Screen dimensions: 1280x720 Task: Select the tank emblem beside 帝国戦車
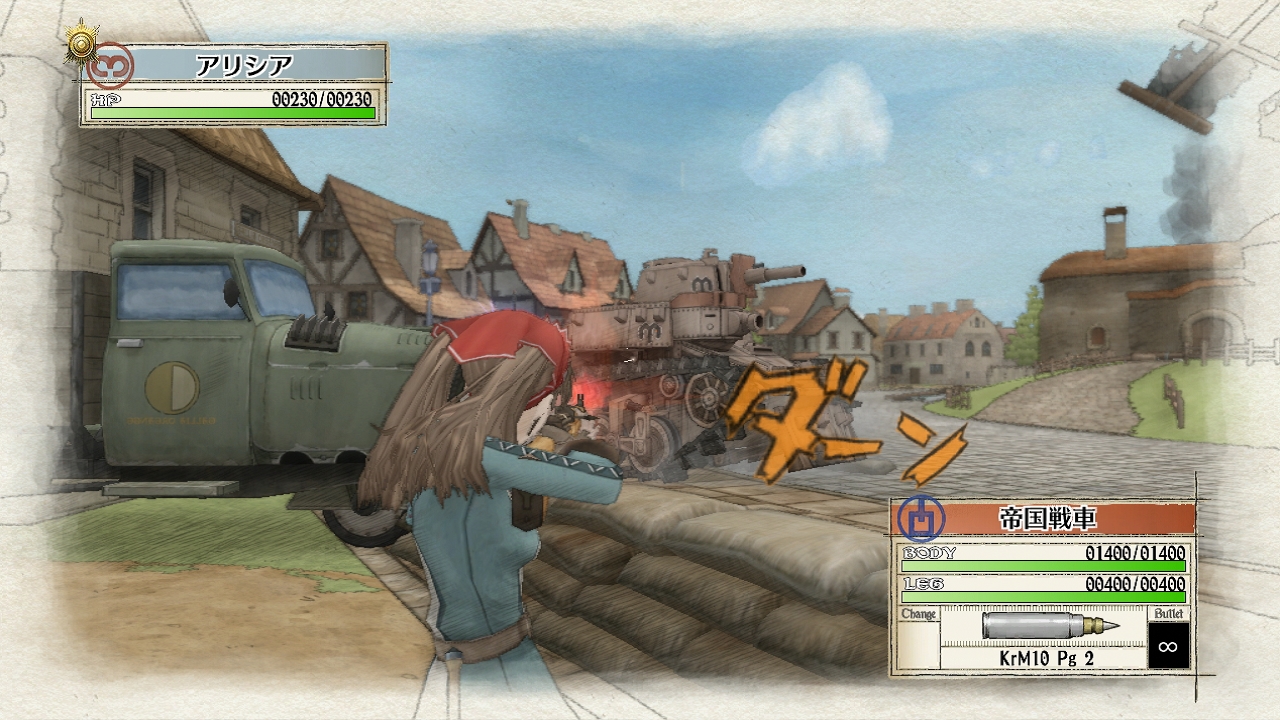click(920, 518)
